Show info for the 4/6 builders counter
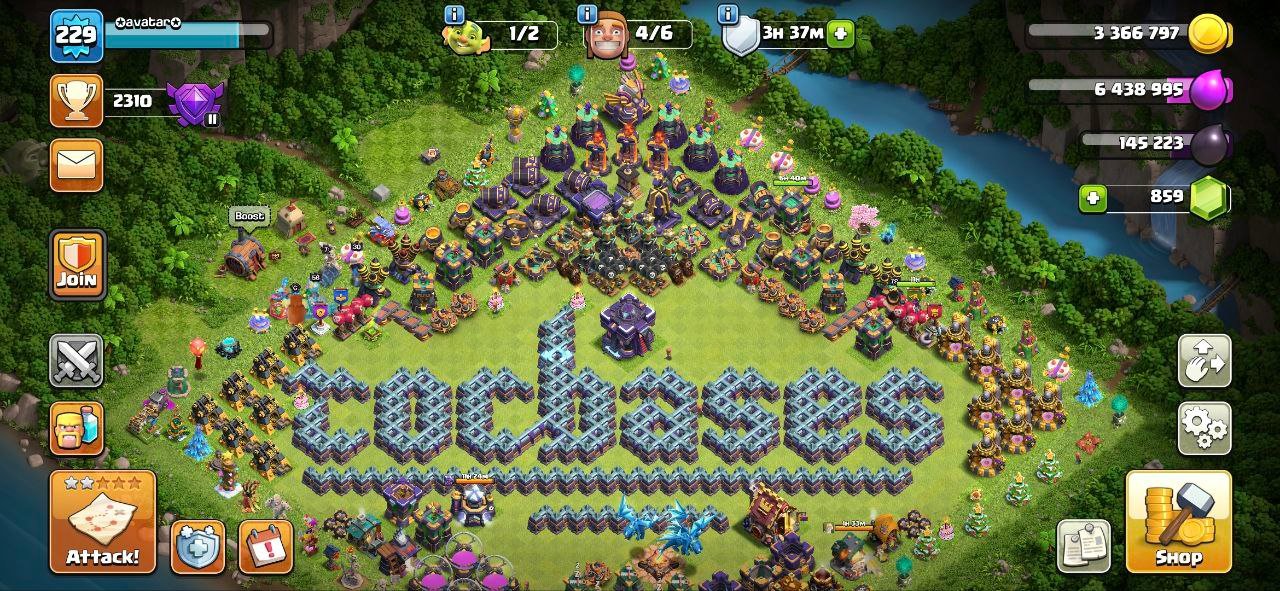This screenshot has width=1280, height=591. click(x=588, y=14)
